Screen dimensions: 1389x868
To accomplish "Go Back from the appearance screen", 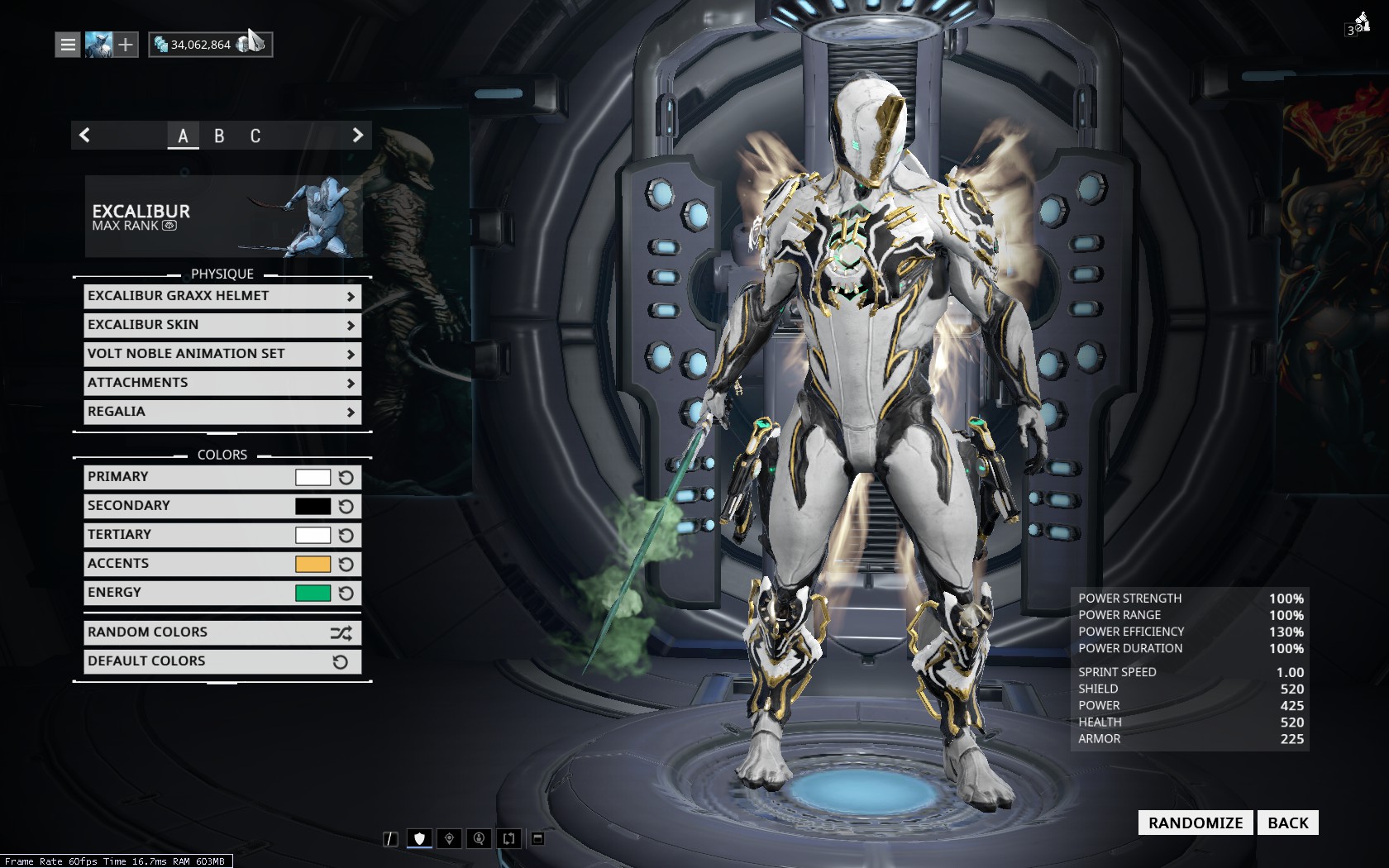I will coord(1287,823).
